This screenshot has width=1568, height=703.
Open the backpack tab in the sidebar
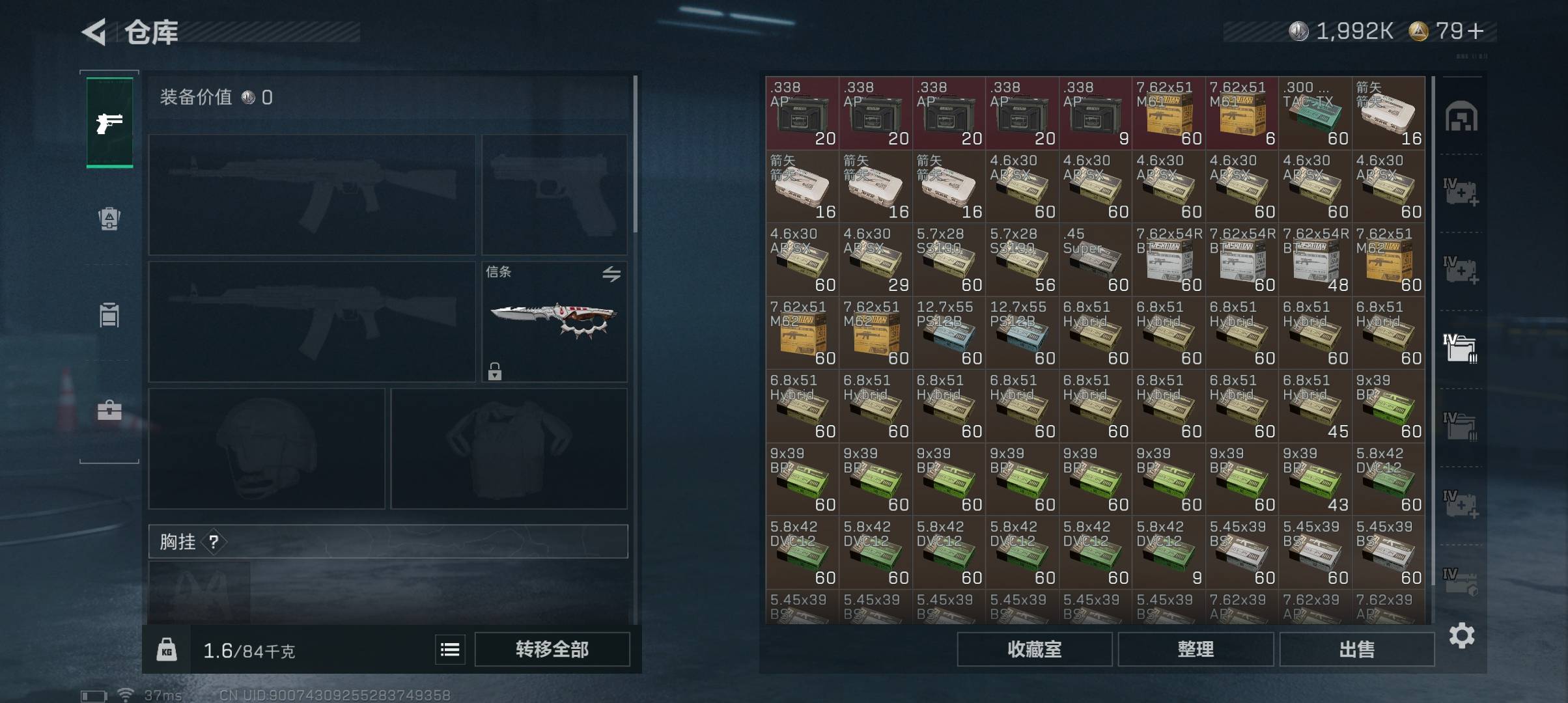109,218
